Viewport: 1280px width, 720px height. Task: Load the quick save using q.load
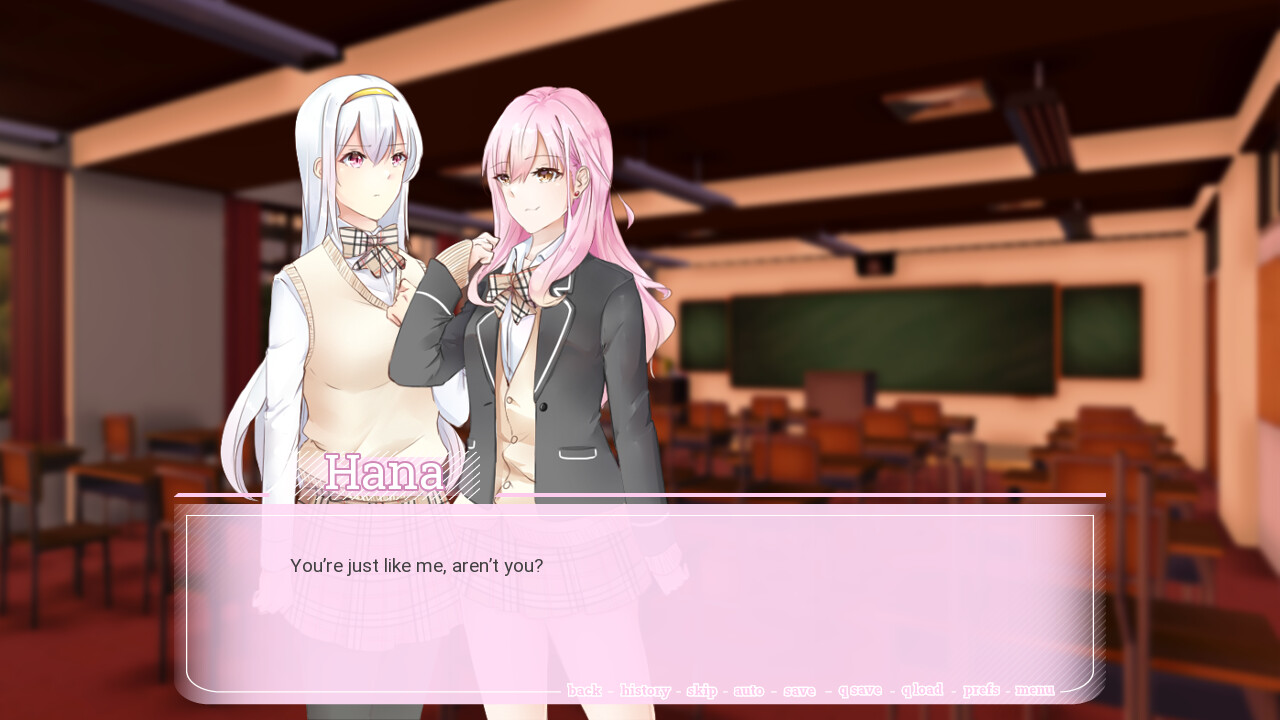click(922, 690)
